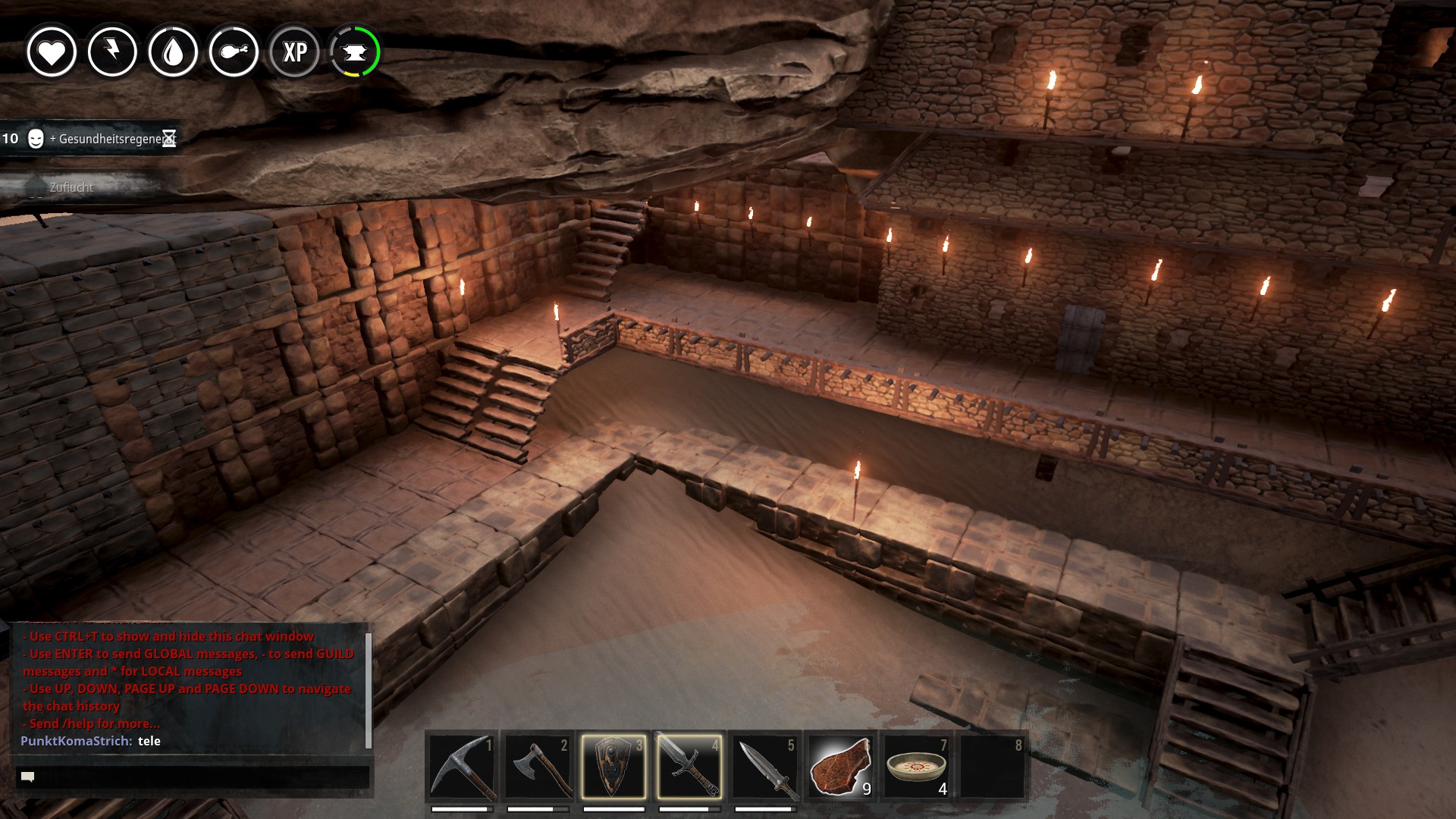
Task: Click the heart health status icon
Action: coord(52,52)
